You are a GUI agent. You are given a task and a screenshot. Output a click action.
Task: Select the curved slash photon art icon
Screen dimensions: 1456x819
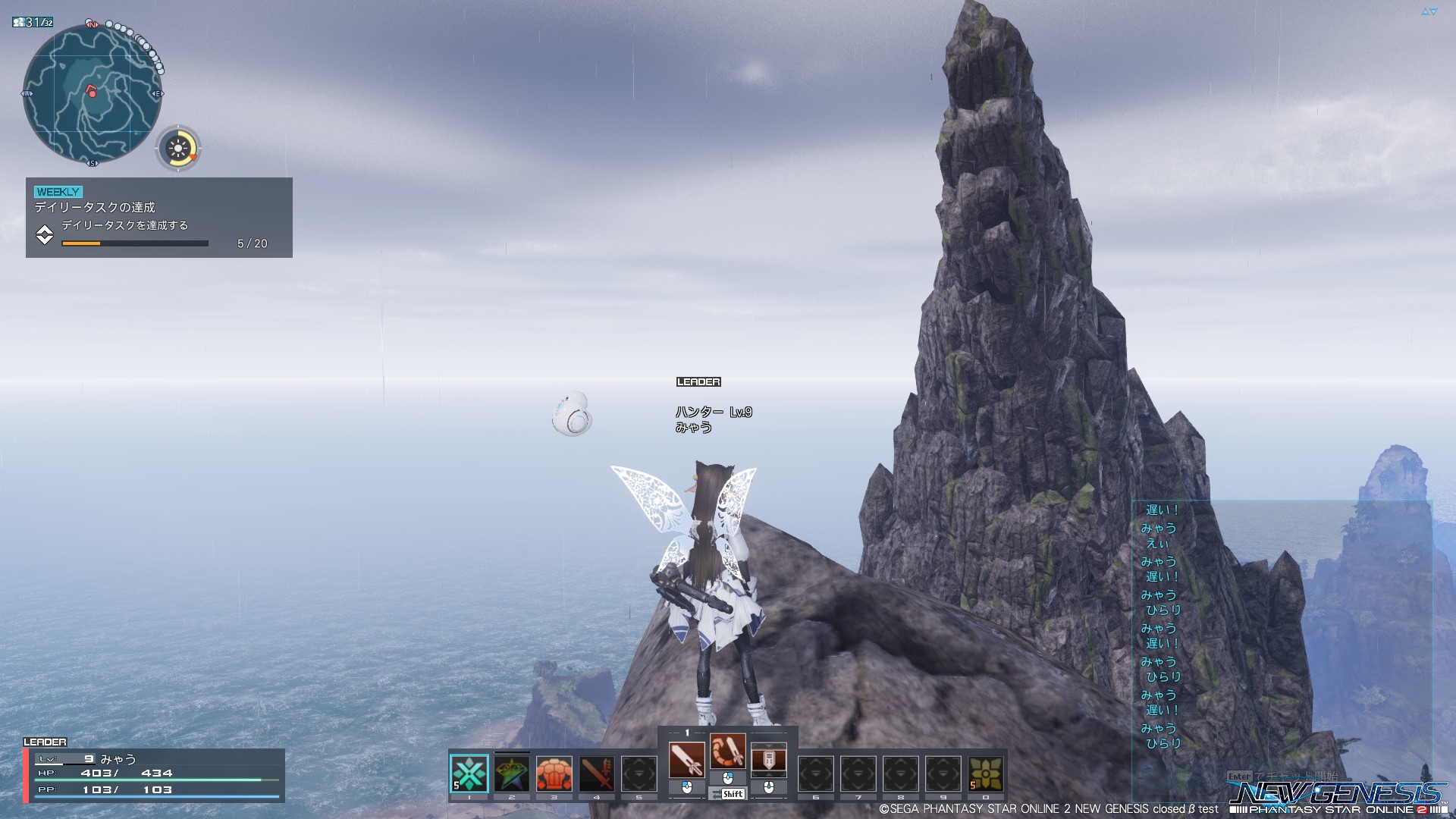click(728, 752)
